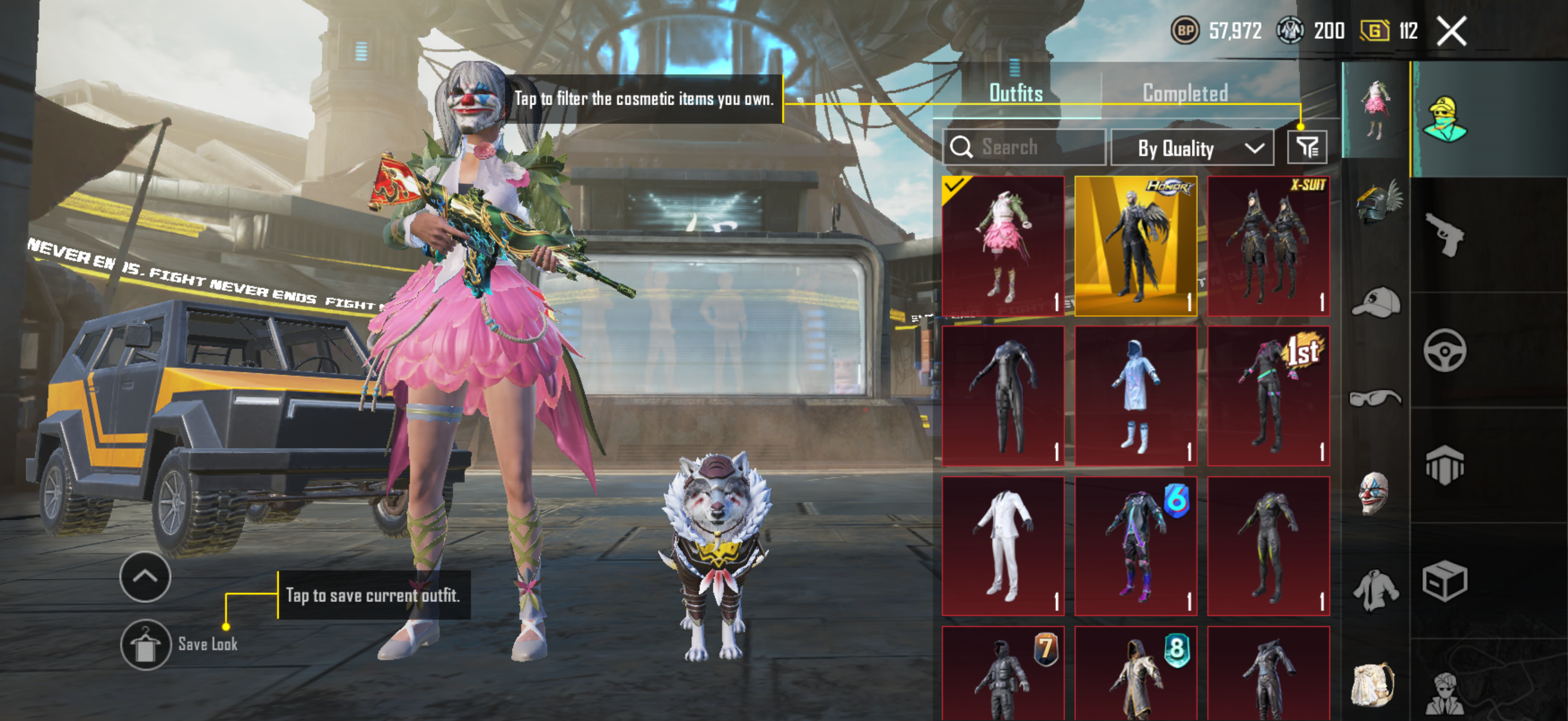Switch to the Completed tab
The width and height of the screenshot is (1568, 721).
pyautogui.click(x=1185, y=93)
